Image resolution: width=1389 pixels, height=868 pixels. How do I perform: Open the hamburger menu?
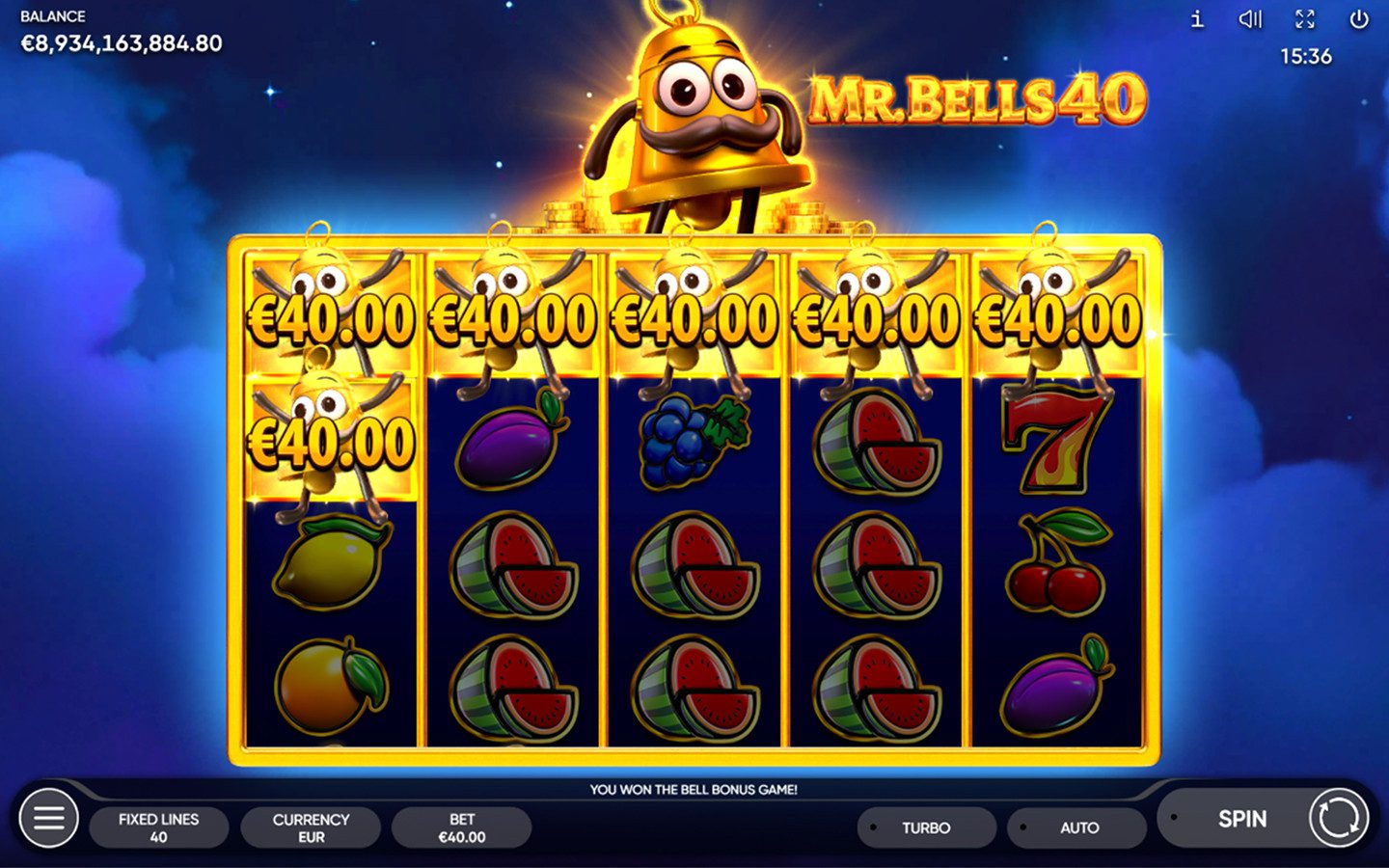click(x=48, y=819)
